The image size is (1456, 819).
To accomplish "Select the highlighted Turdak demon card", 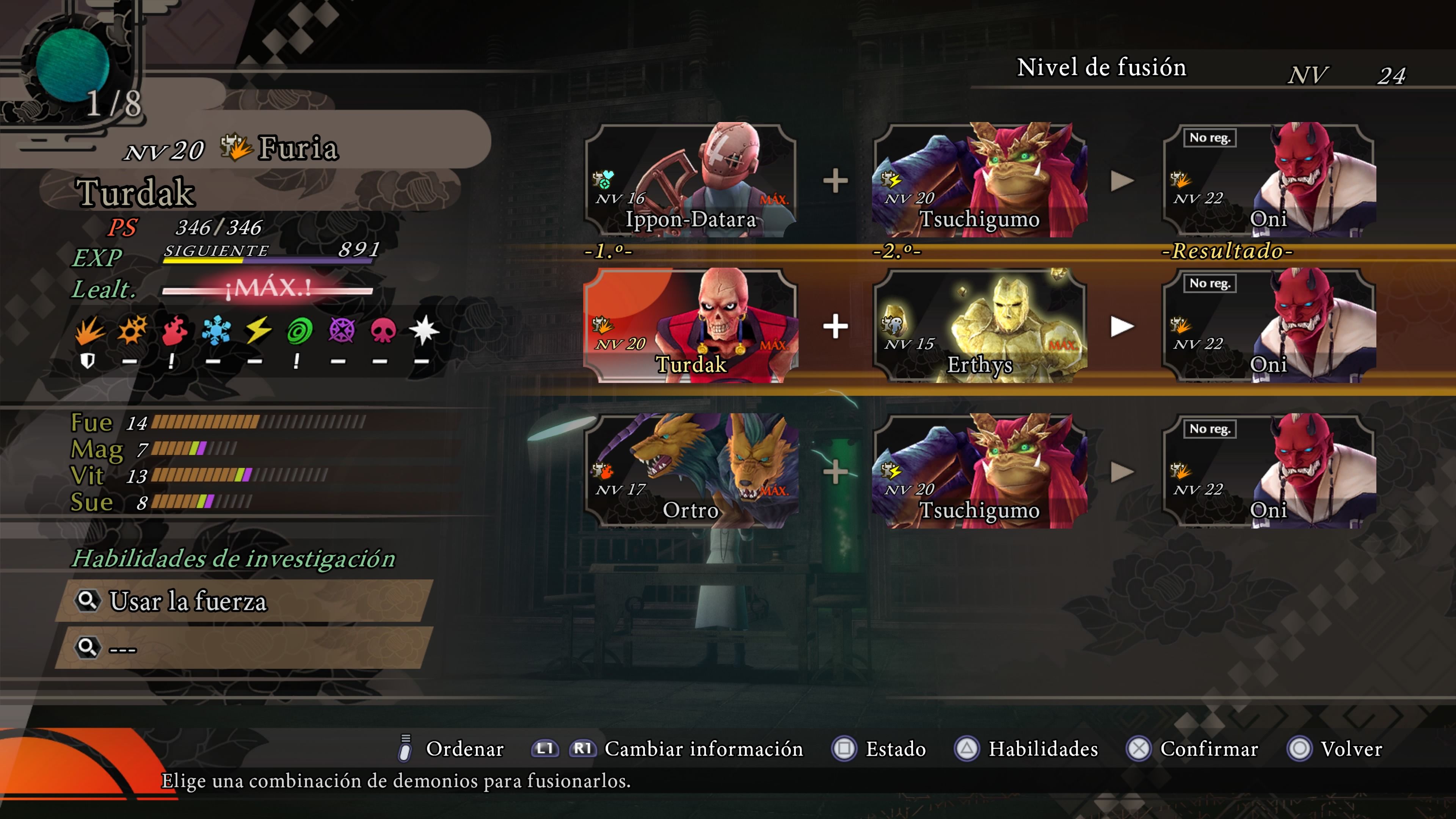I will pos(691,326).
